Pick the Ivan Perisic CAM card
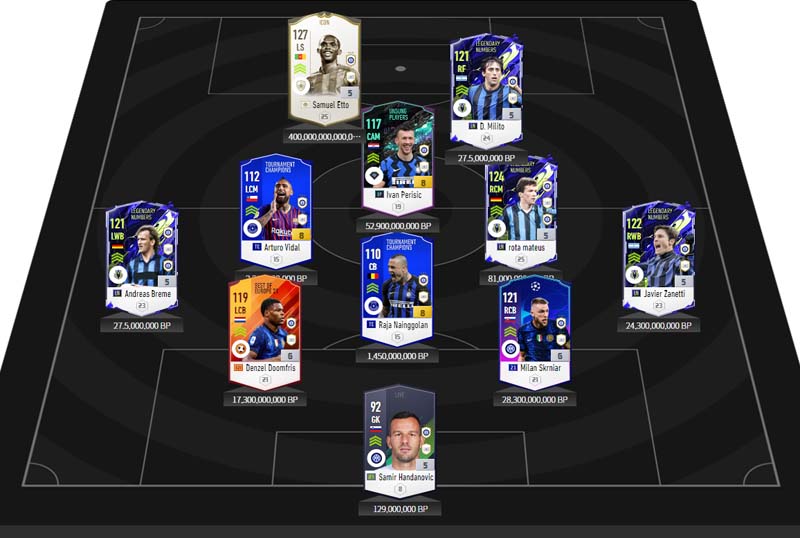 [398, 158]
